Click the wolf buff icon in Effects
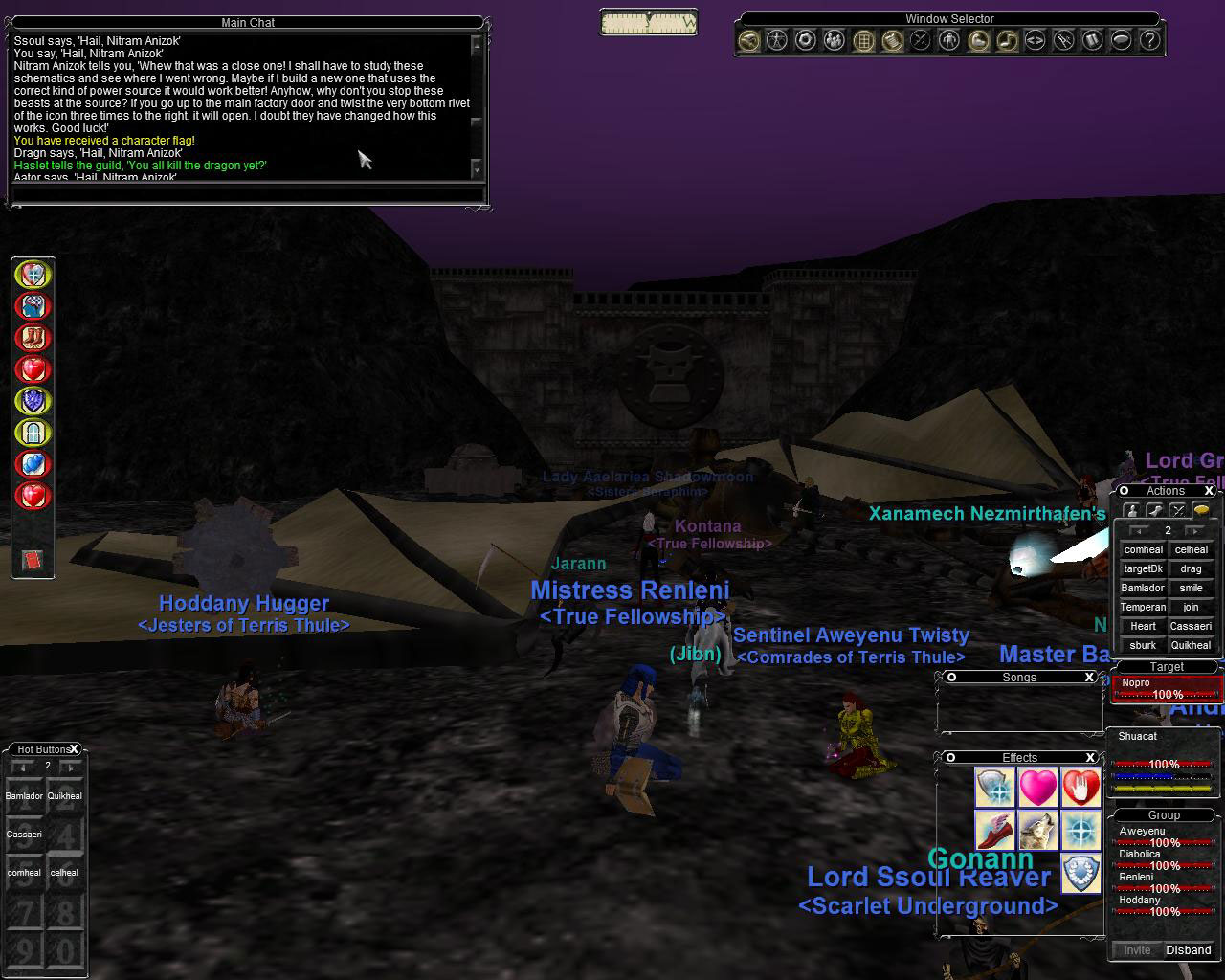 tap(1037, 830)
